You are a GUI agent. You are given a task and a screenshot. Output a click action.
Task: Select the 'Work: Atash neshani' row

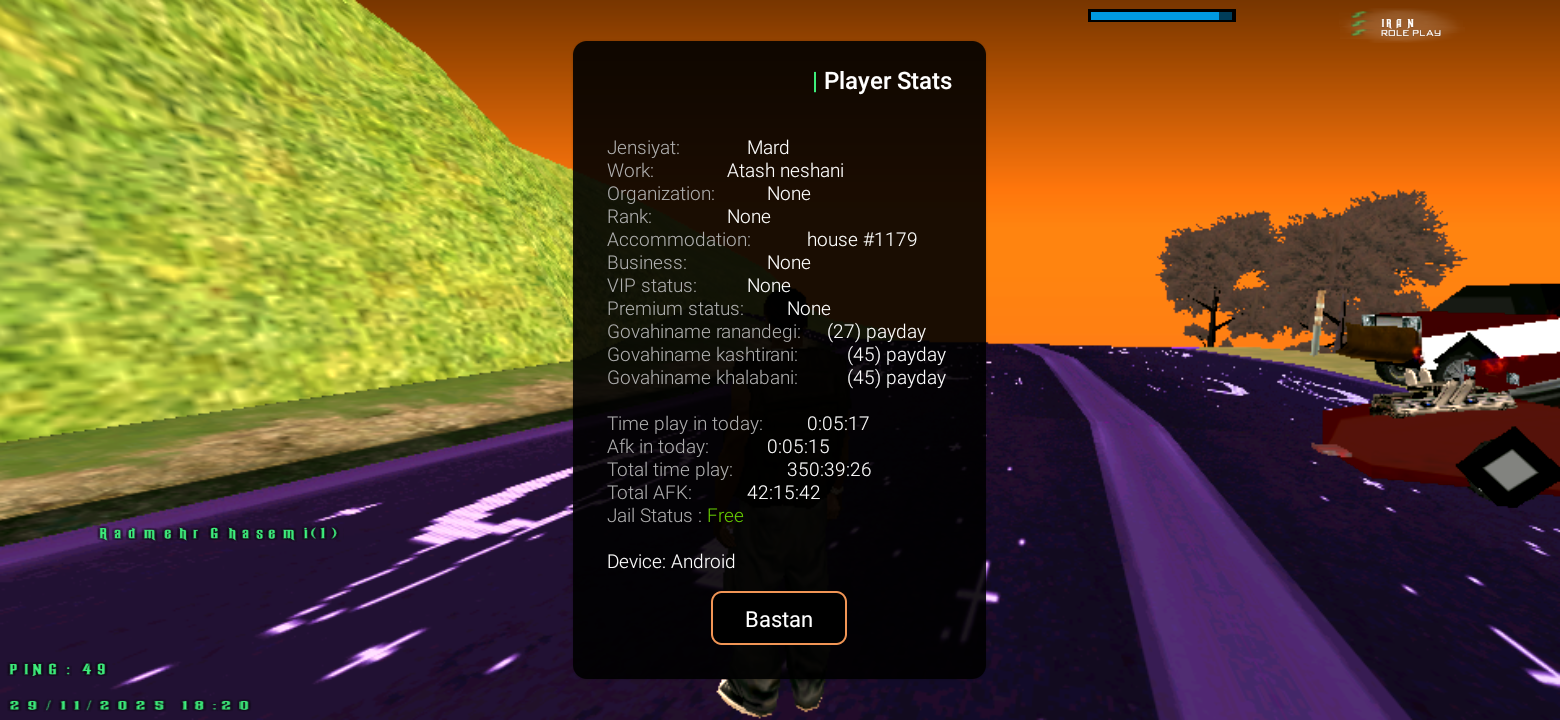pos(726,170)
